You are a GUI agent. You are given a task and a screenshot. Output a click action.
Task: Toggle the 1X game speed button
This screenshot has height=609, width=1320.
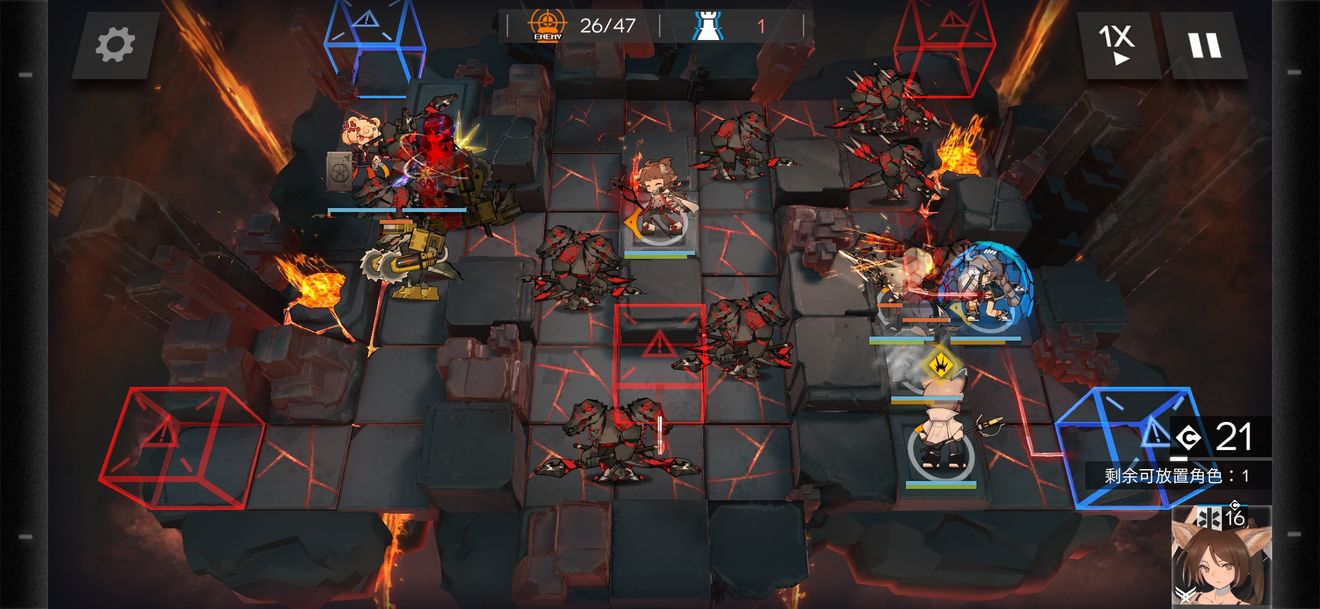tap(1117, 45)
